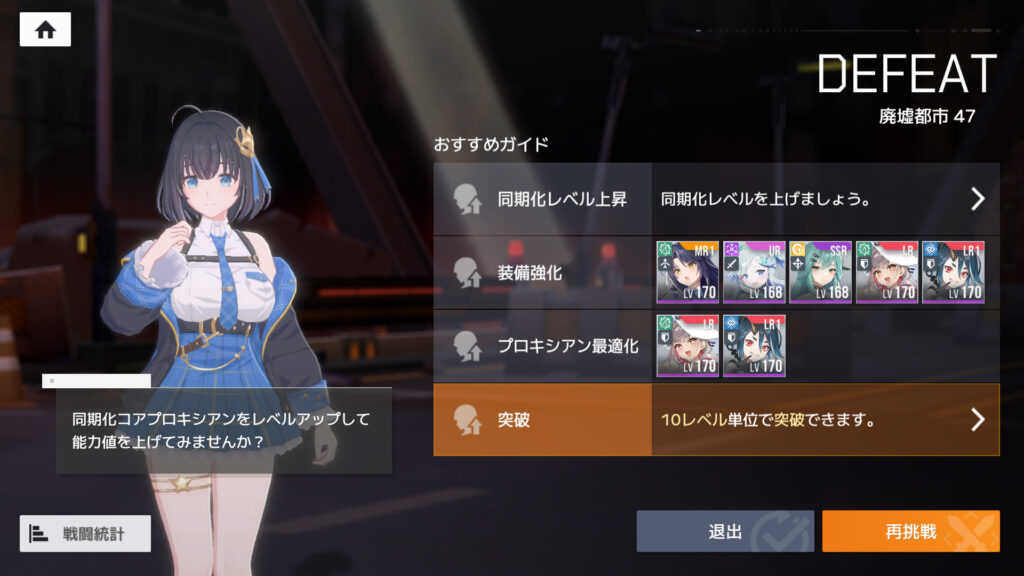1024x576 pixels.
Task: Retry the stage with 再挑戦
Action: tap(910, 531)
